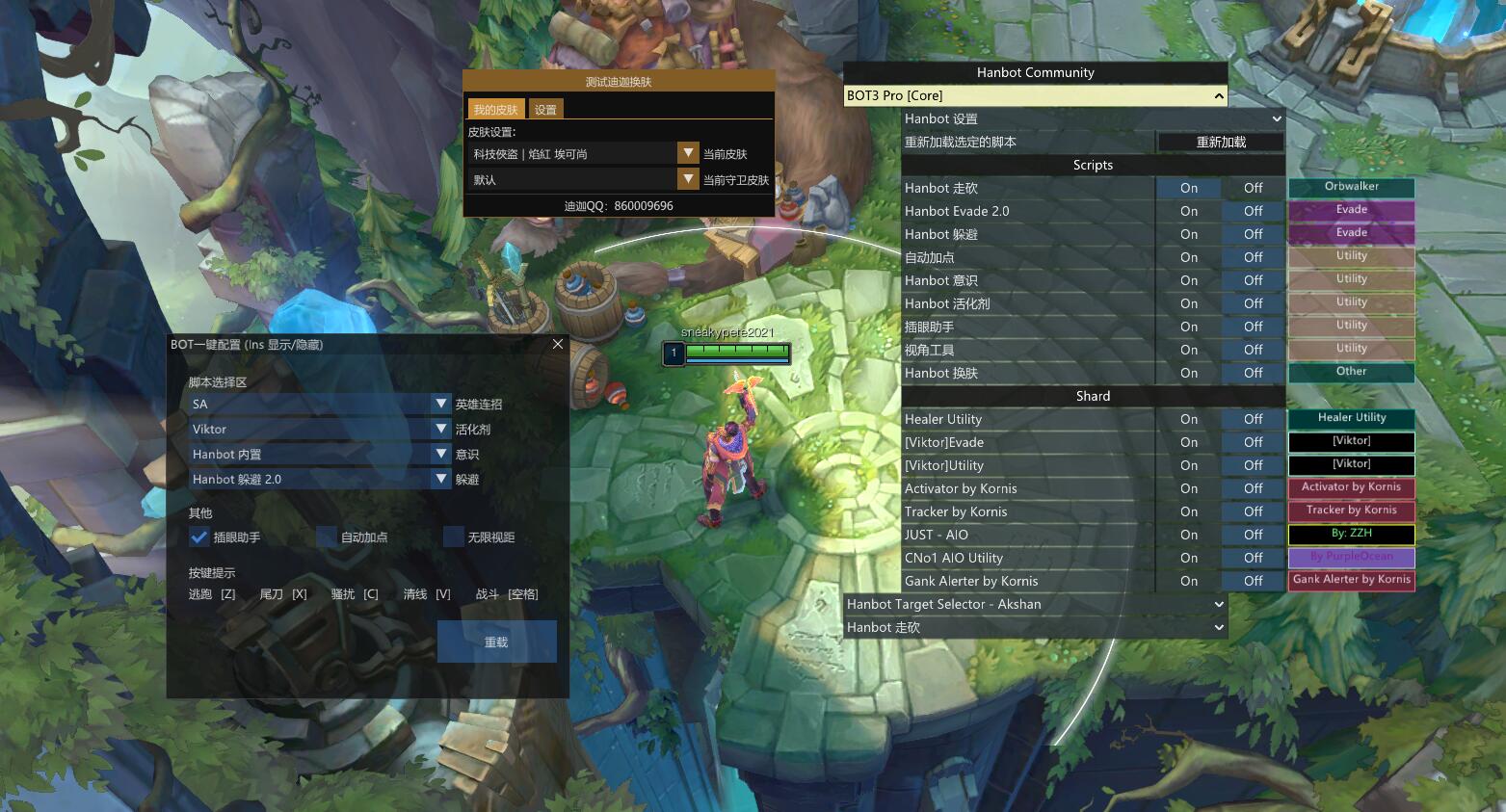
Task: Select the 我的皮肤 tab
Action: click(x=495, y=109)
